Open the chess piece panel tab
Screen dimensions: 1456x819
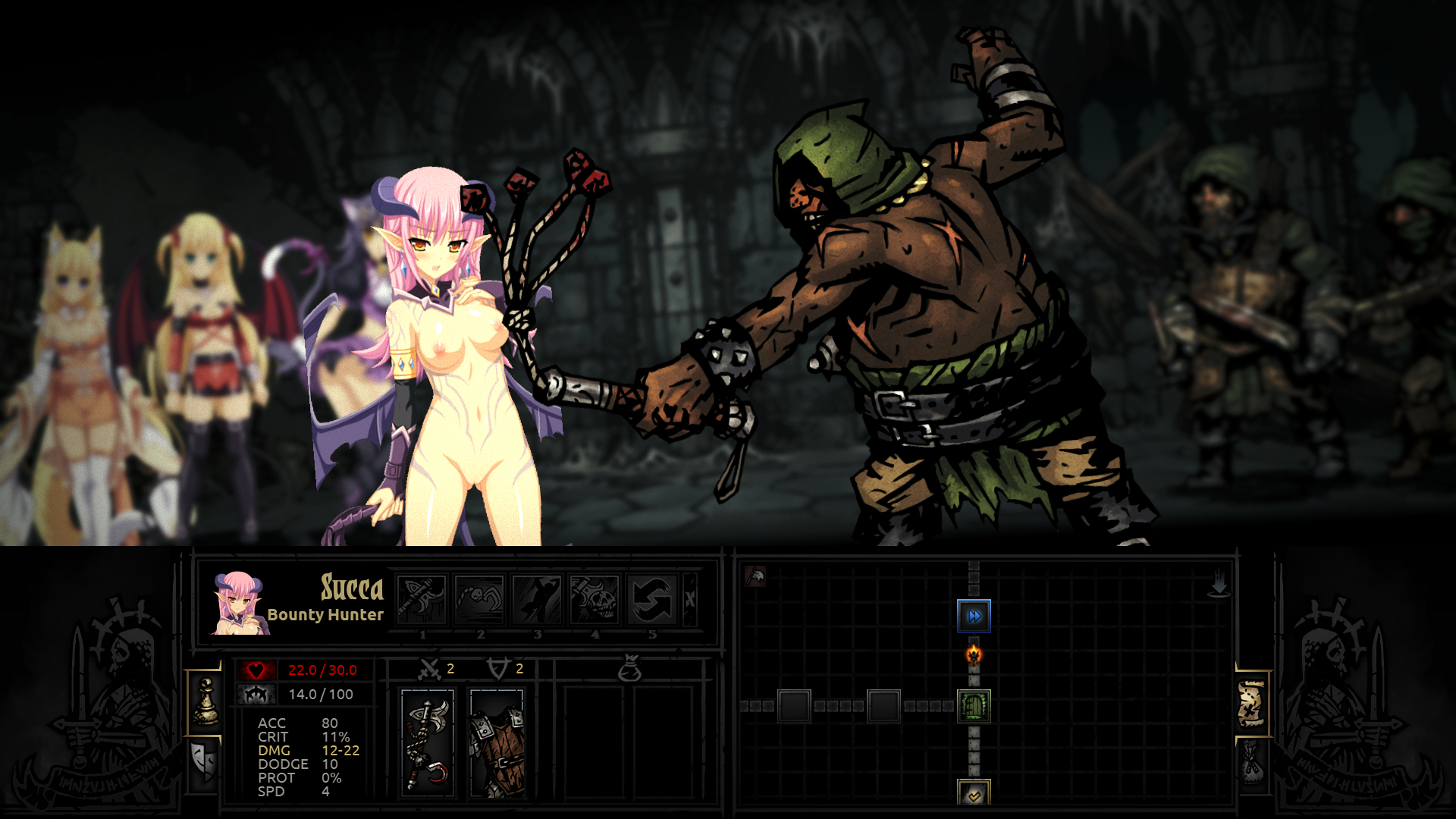pos(205,702)
